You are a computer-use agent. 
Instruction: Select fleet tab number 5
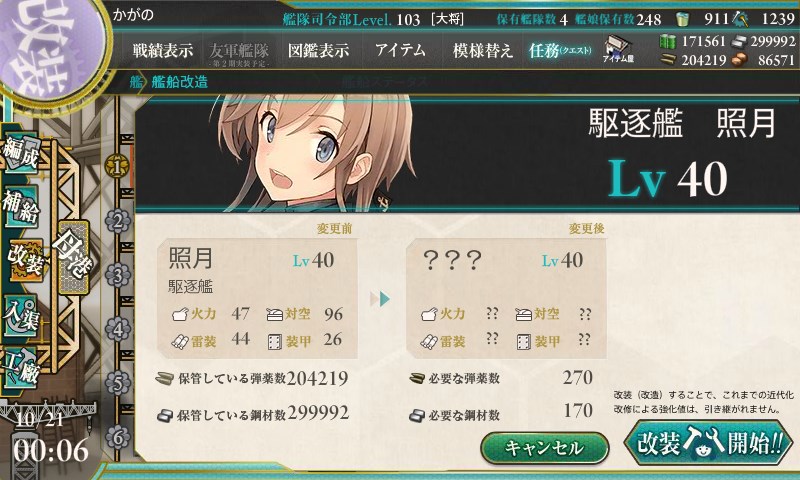(118, 383)
